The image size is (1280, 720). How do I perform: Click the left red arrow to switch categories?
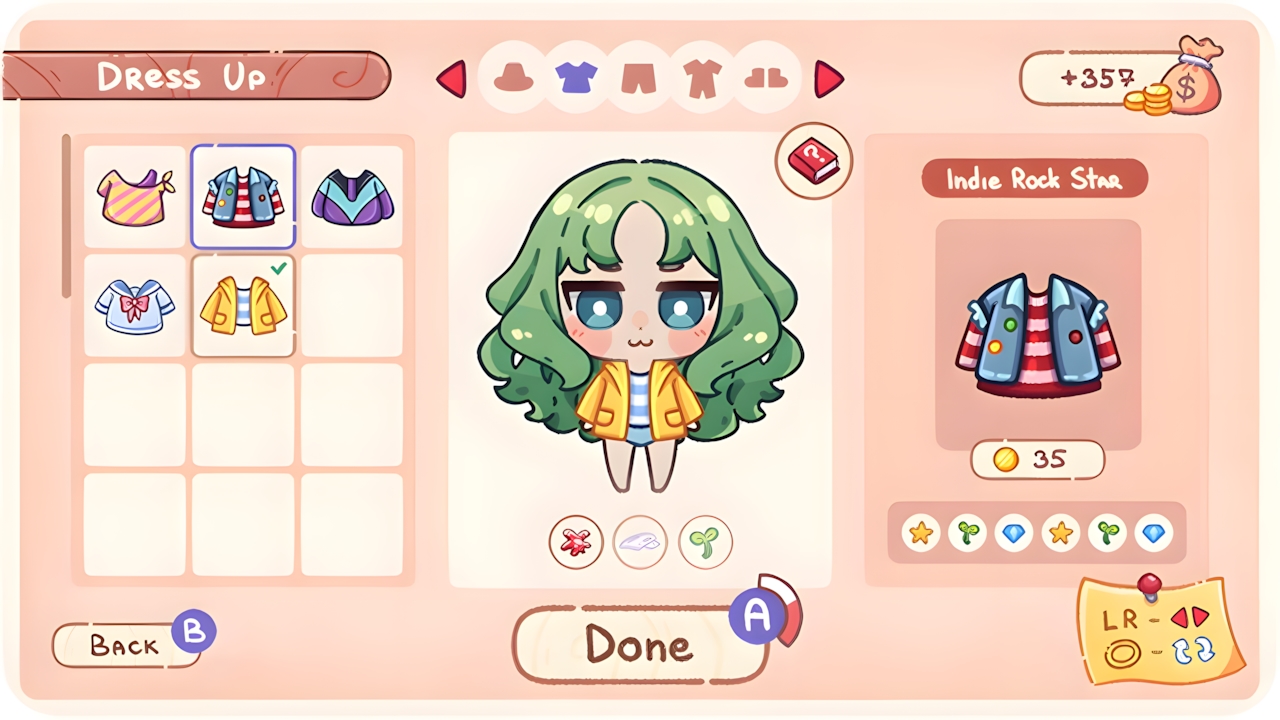[452, 80]
